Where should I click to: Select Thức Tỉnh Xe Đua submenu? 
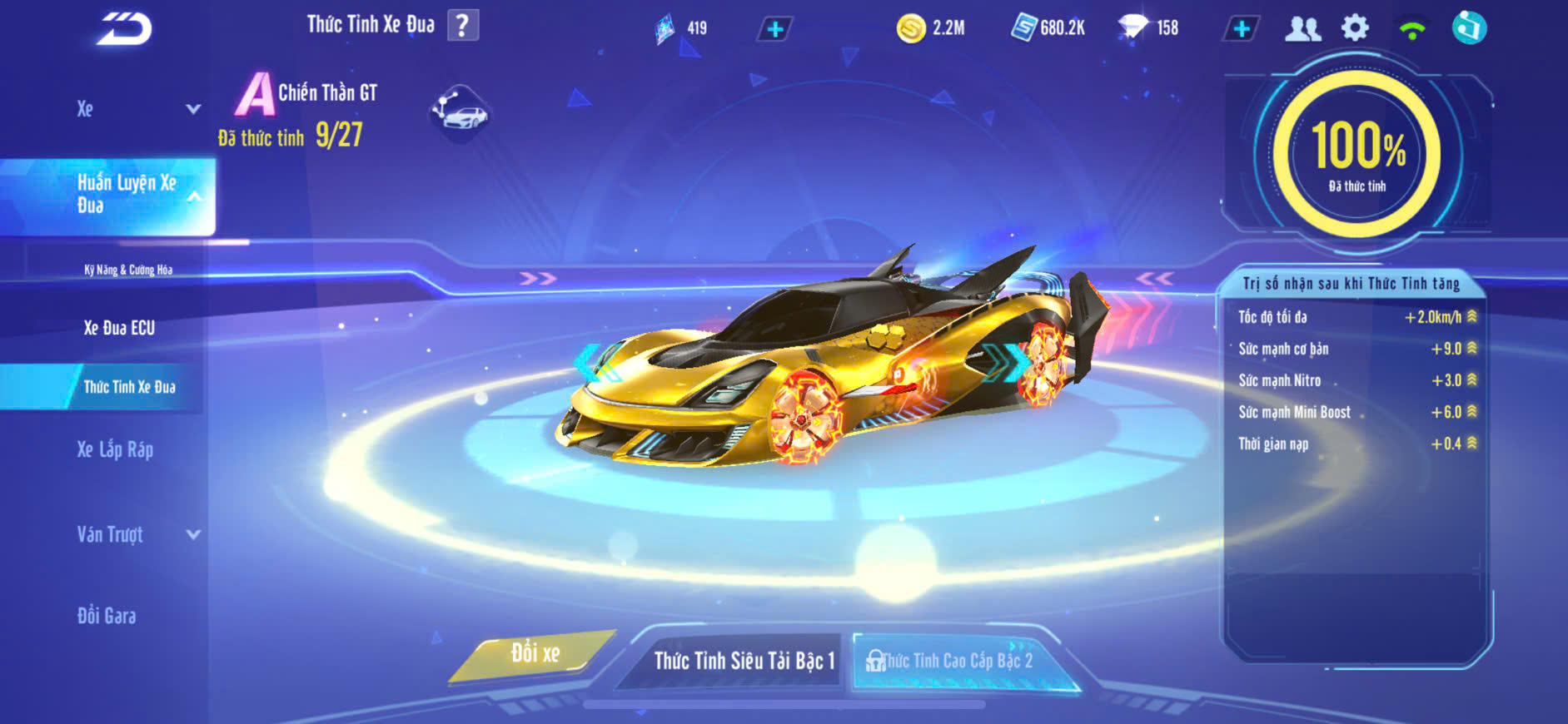pyautogui.click(x=129, y=387)
